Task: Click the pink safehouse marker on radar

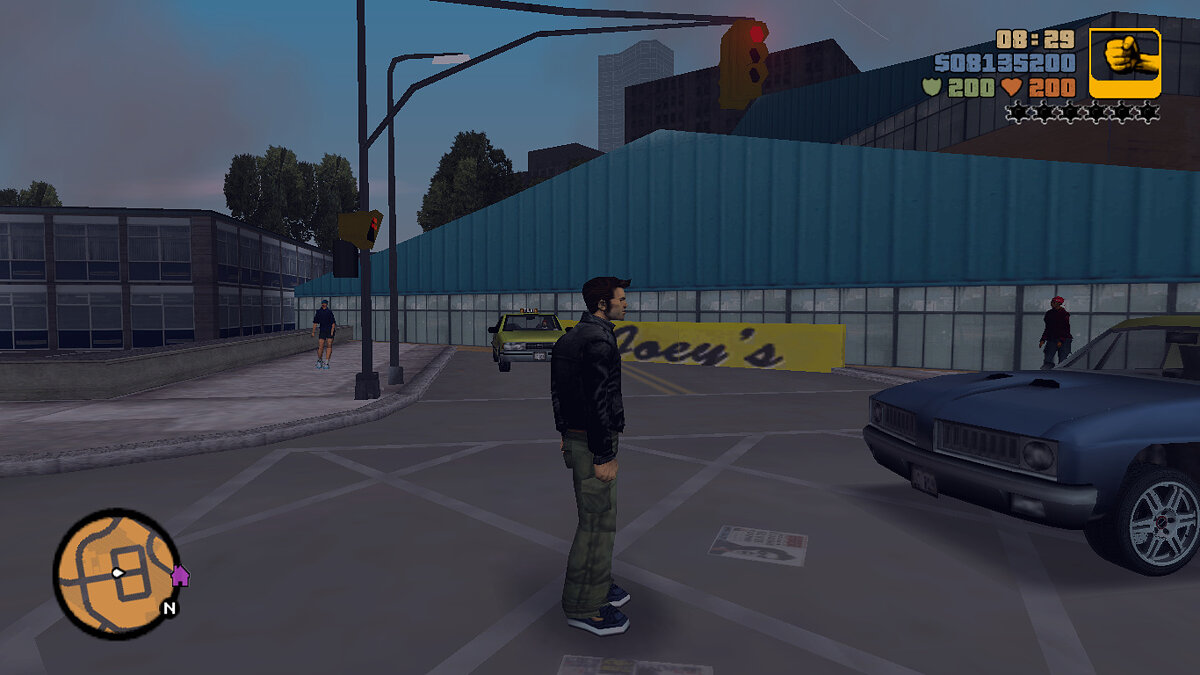Action: pyautogui.click(x=180, y=575)
